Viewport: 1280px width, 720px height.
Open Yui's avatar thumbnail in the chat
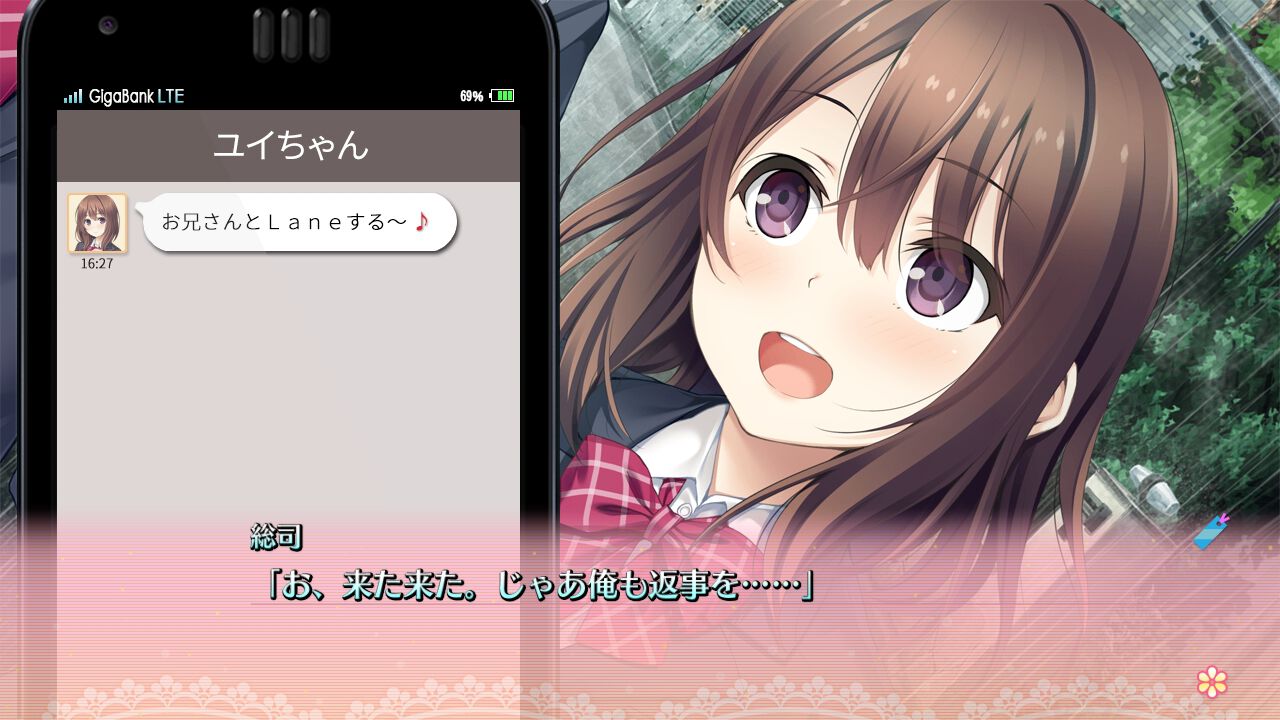tap(95, 225)
